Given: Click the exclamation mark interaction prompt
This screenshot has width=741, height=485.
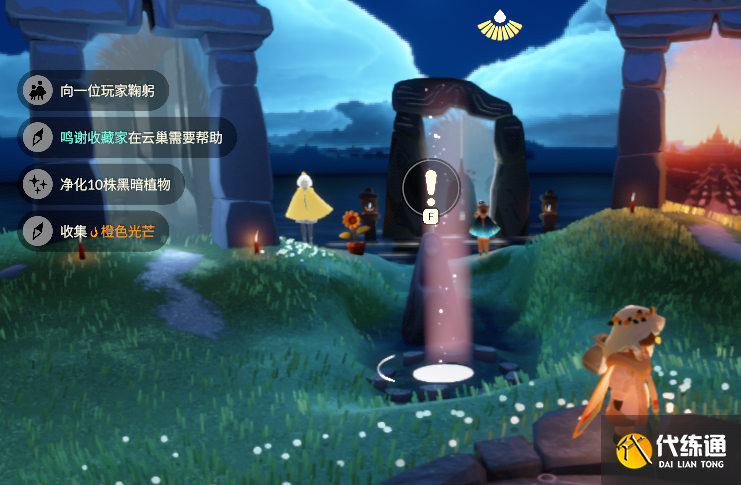Looking at the screenshot, I should point(431,185).
